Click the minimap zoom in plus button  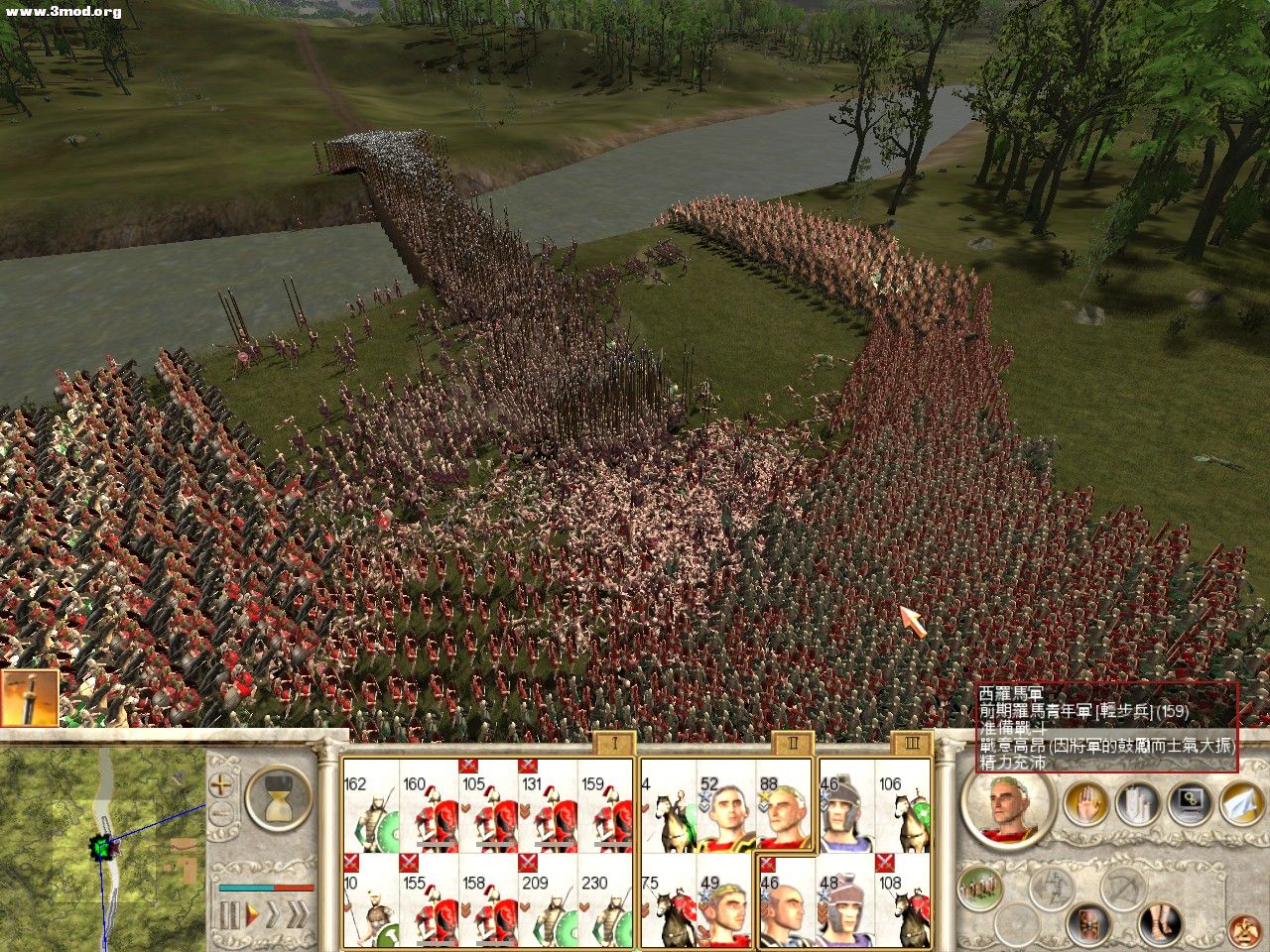click(x=220, y=784)
